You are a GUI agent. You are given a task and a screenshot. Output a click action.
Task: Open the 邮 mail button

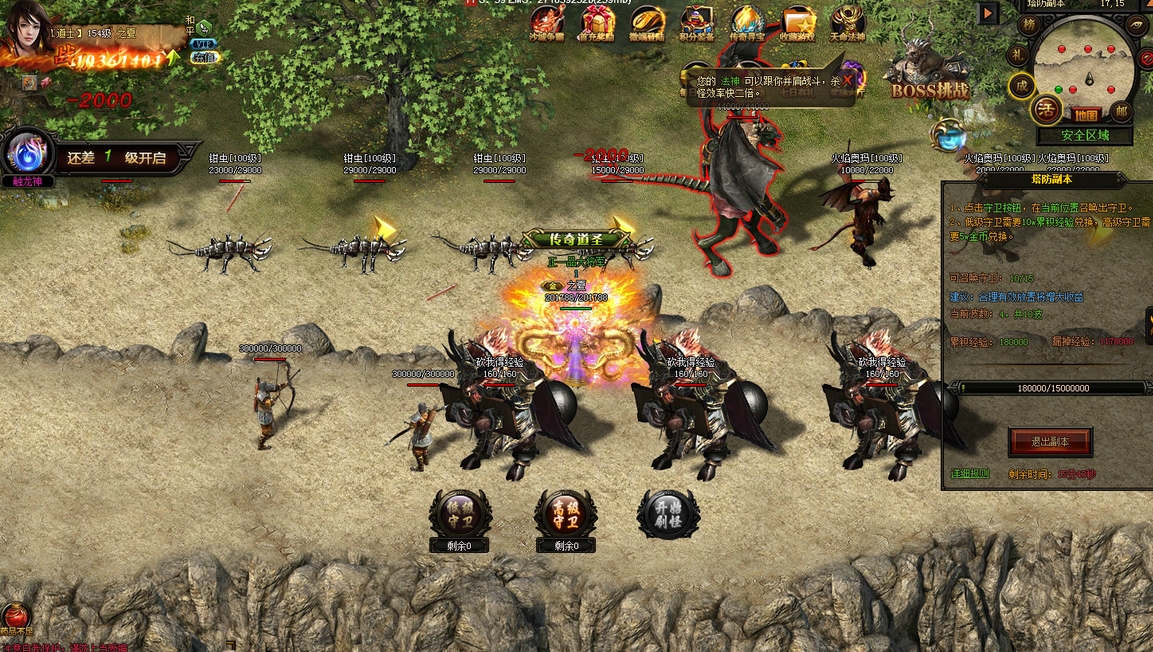(1121, 110)
